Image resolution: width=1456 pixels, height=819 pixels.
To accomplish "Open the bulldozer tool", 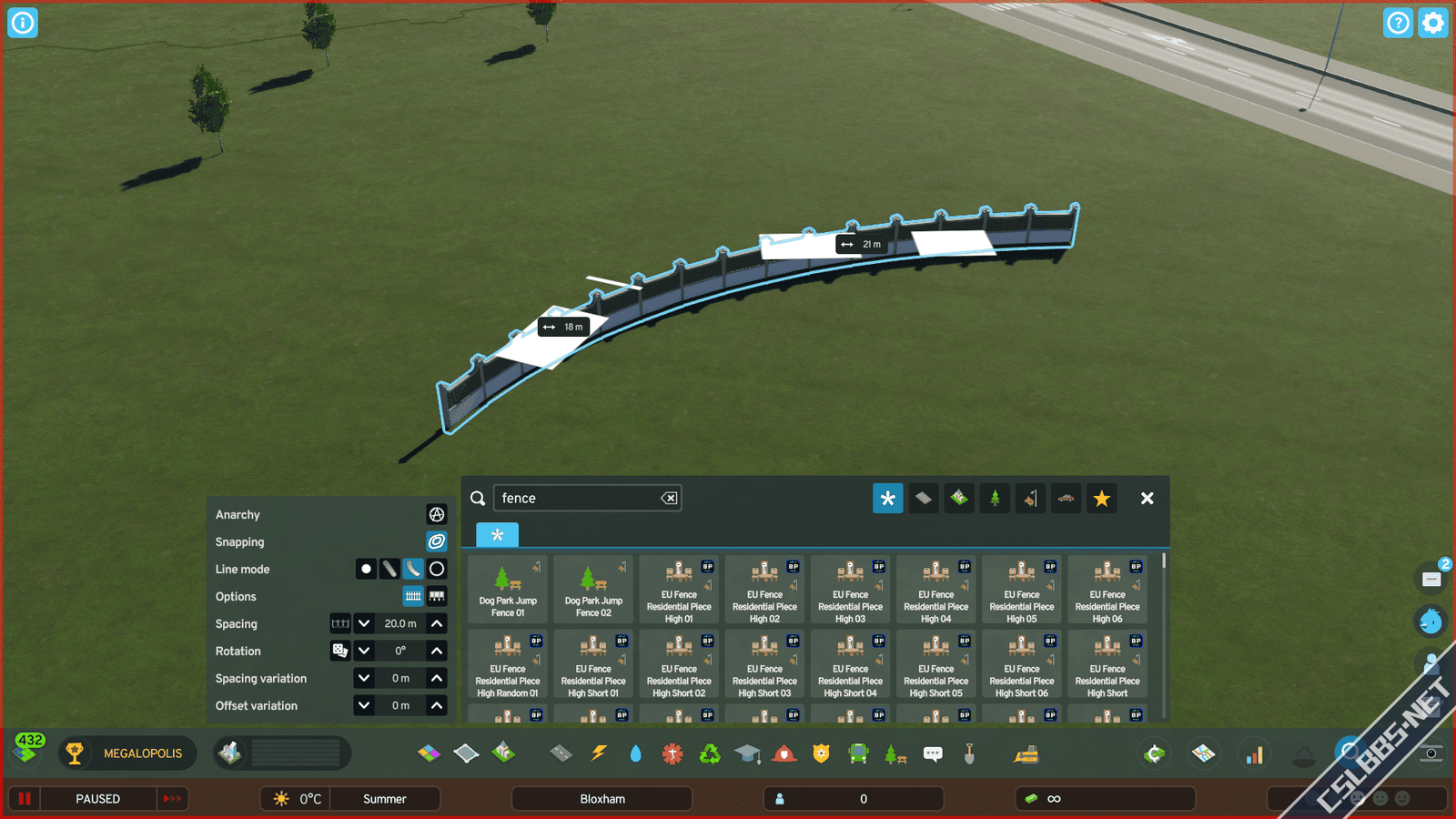I will pyautogui.click(x=1026, y=753).
